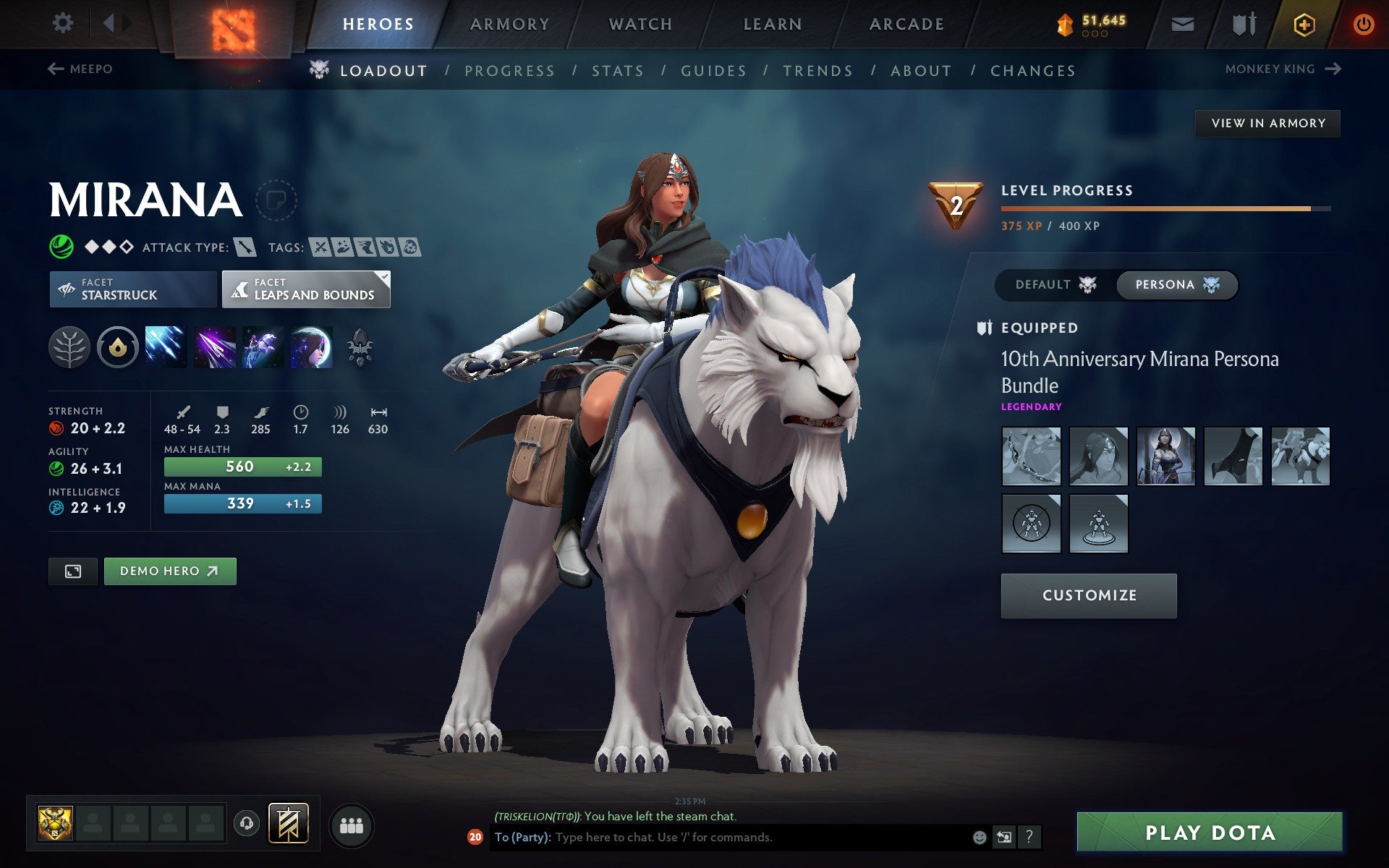The image size is (1389, 868).
Task: Click the settings gear icon
Action: [x=64, y=22]
